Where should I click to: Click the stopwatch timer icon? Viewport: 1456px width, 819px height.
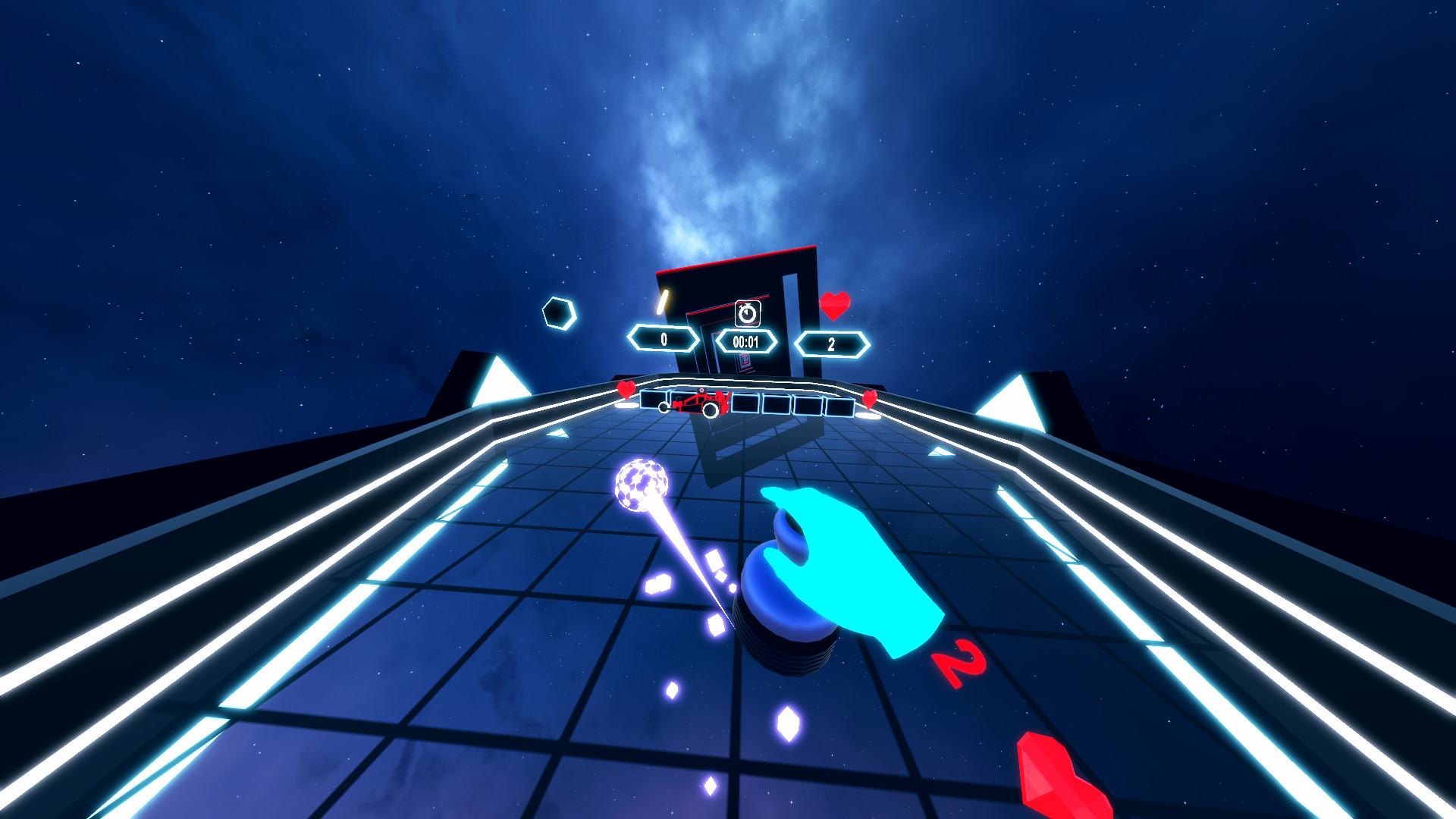(x=747, y=312)
